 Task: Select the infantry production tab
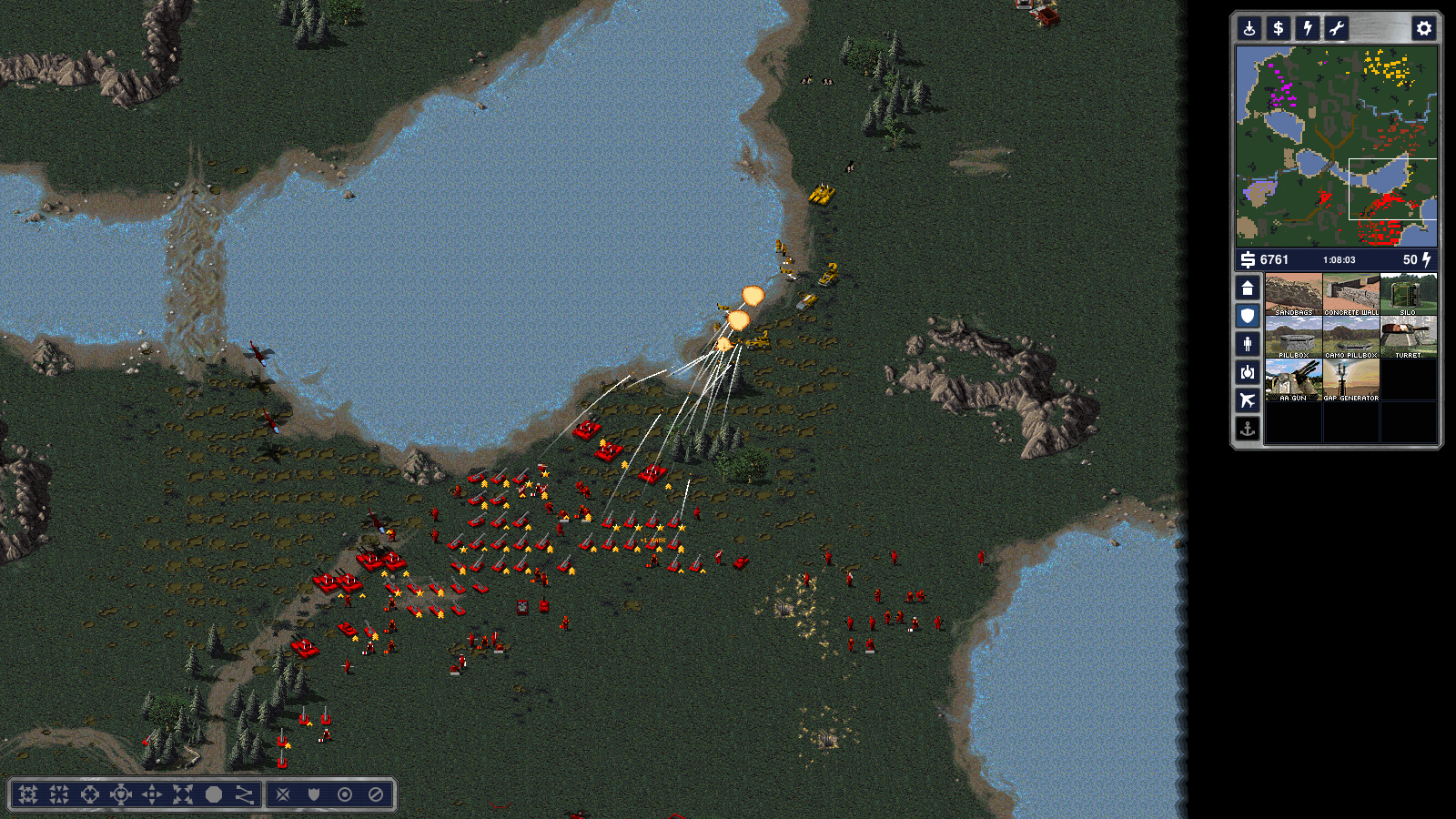(1248, 344)
